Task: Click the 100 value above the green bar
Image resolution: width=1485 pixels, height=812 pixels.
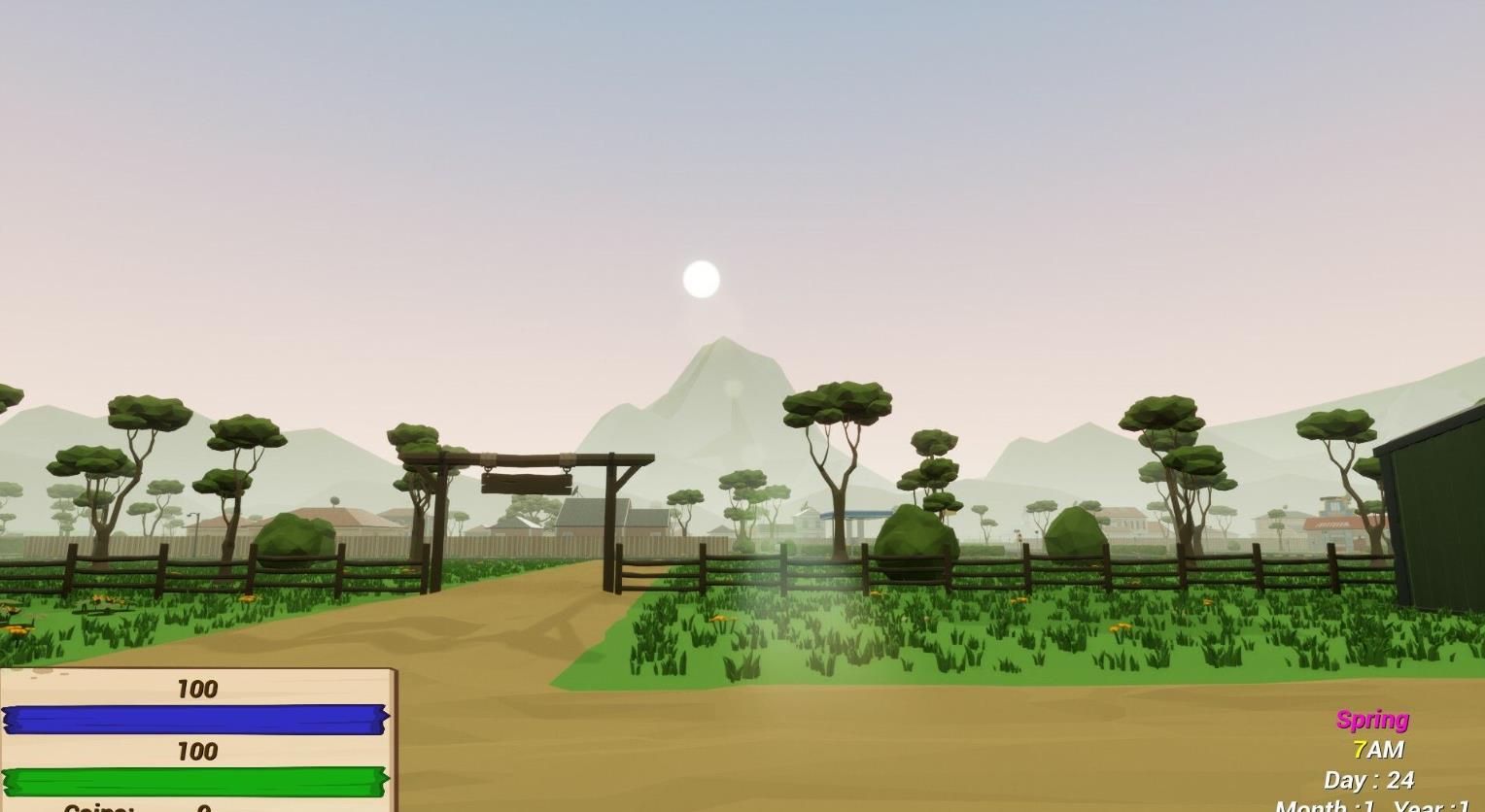Action: pos(196,752)
